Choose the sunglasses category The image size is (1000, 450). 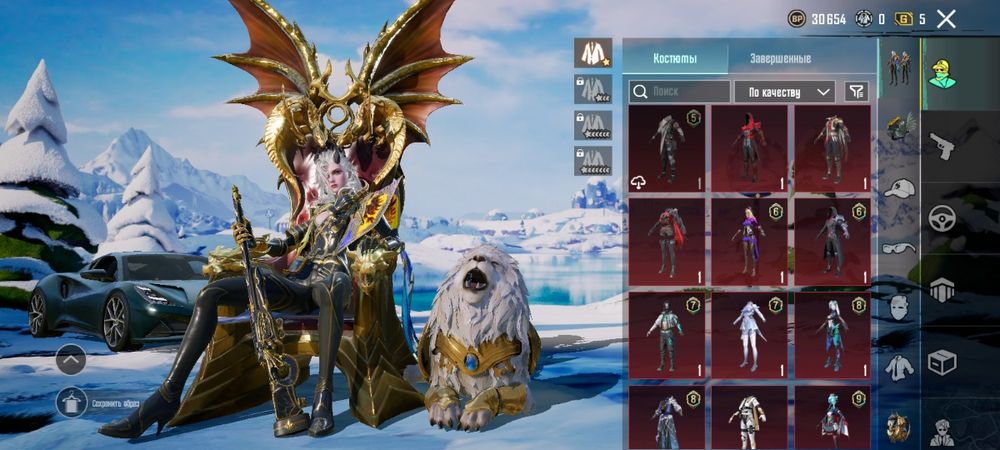tap(899, 246)
